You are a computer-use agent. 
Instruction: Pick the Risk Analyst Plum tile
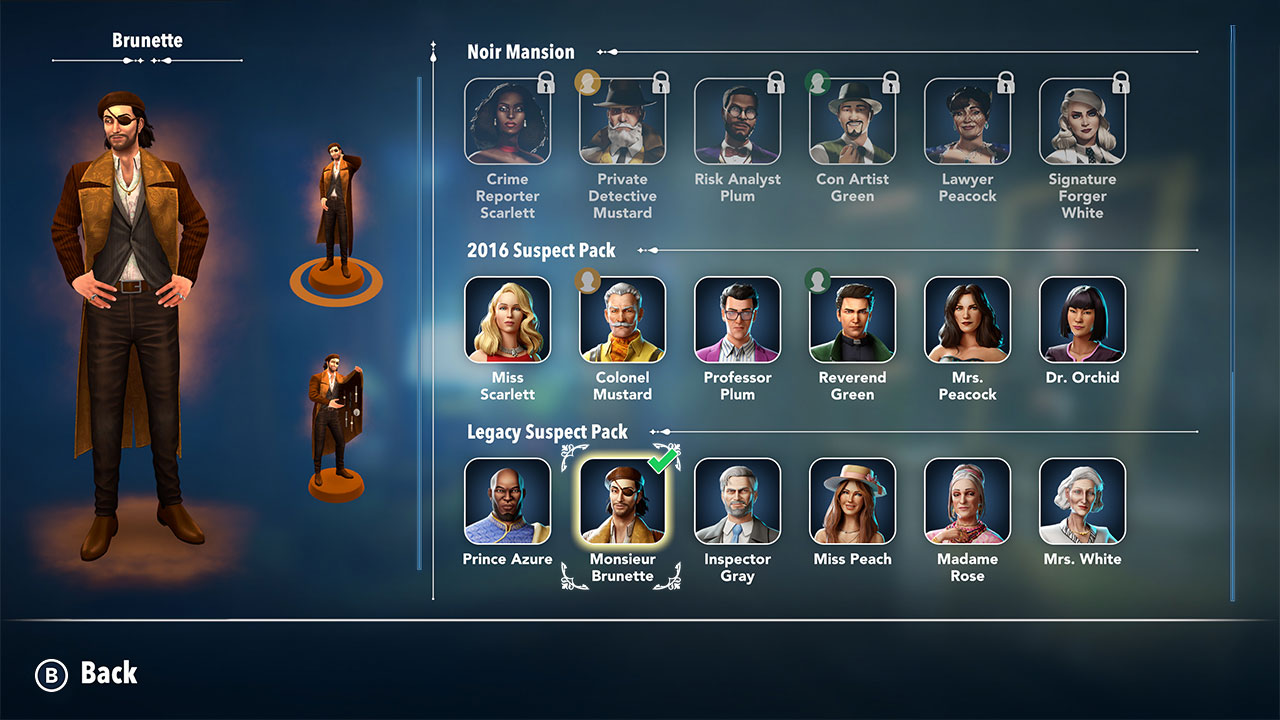[x=737, y=122]
